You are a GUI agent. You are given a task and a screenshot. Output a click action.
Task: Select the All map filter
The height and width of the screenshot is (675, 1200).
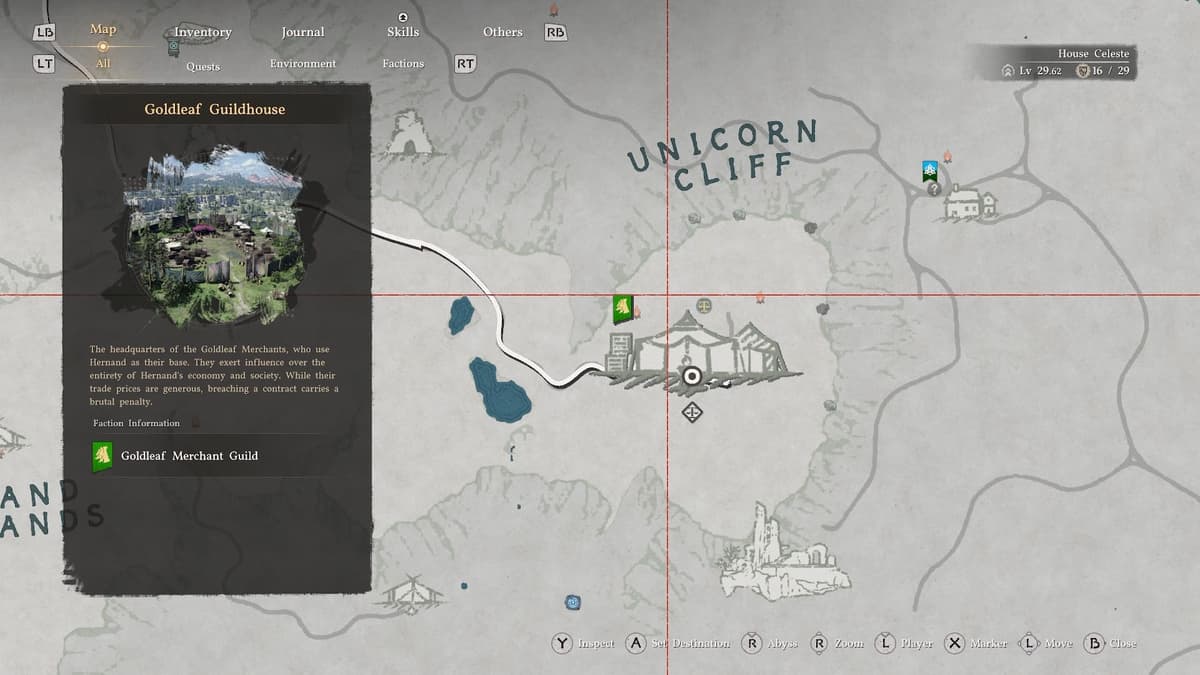(x=103, y=64)
